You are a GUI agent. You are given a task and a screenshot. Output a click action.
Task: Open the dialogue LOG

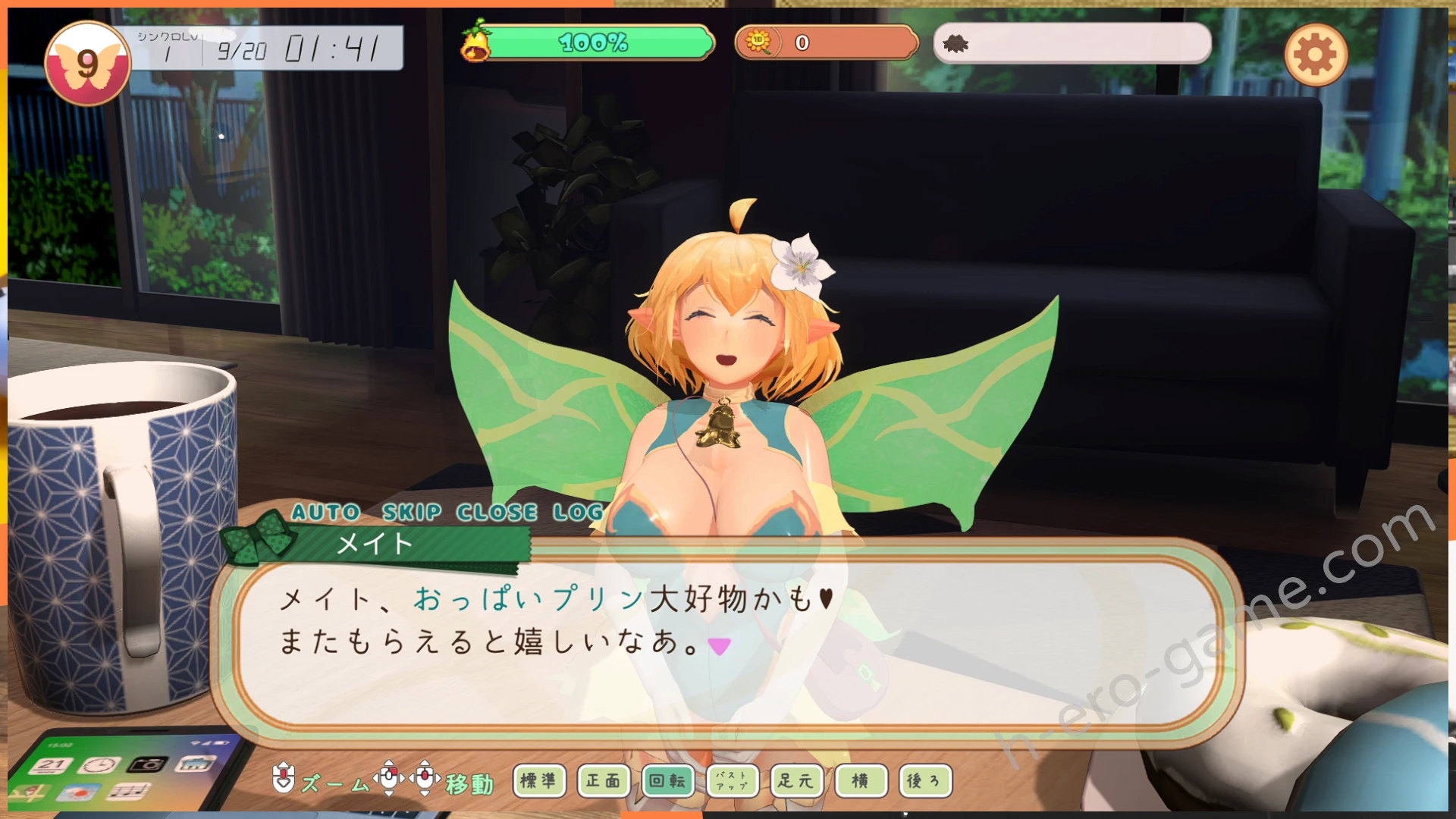click(x=578, y=513)
